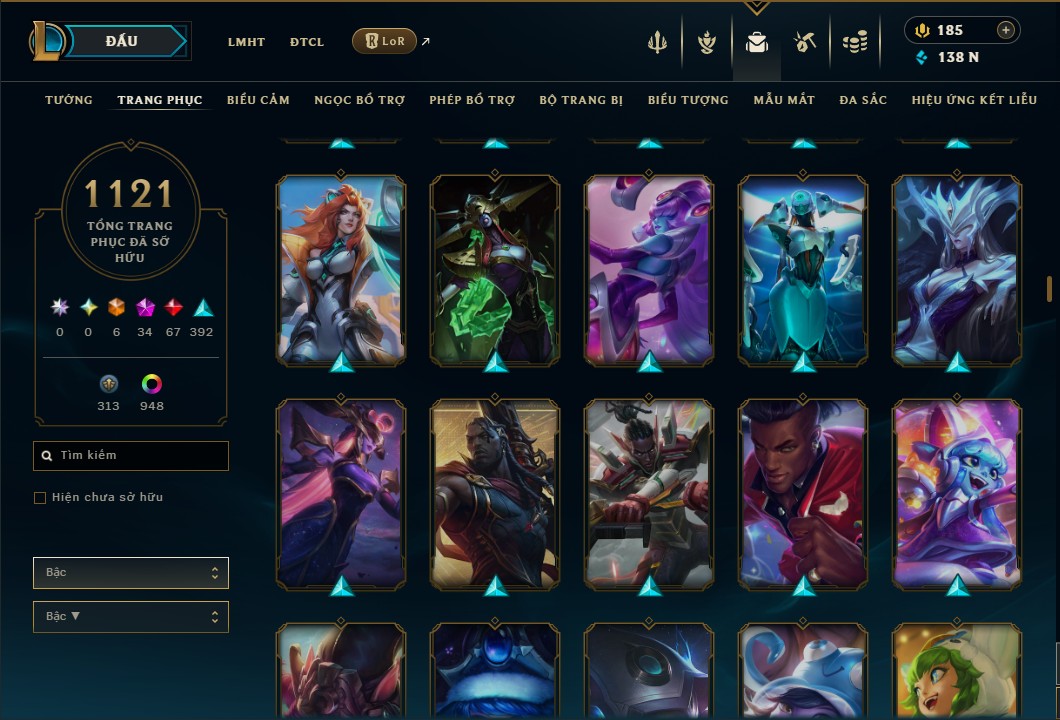Open the store coin stack icon
Screen dimensions: 1060x720
click(x=854, y=42)
